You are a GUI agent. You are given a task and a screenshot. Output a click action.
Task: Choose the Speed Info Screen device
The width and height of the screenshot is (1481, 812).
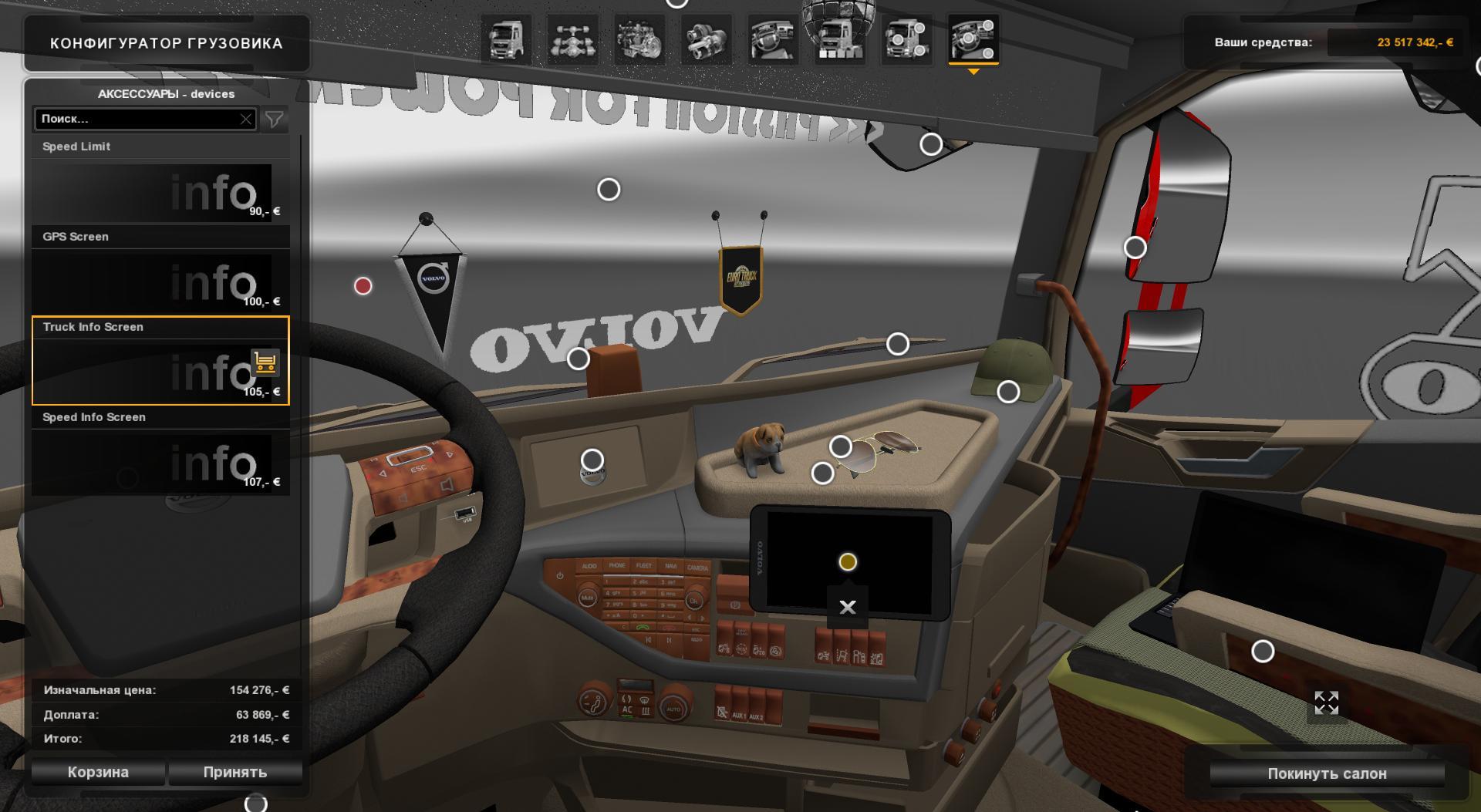[x=160, y=463]
